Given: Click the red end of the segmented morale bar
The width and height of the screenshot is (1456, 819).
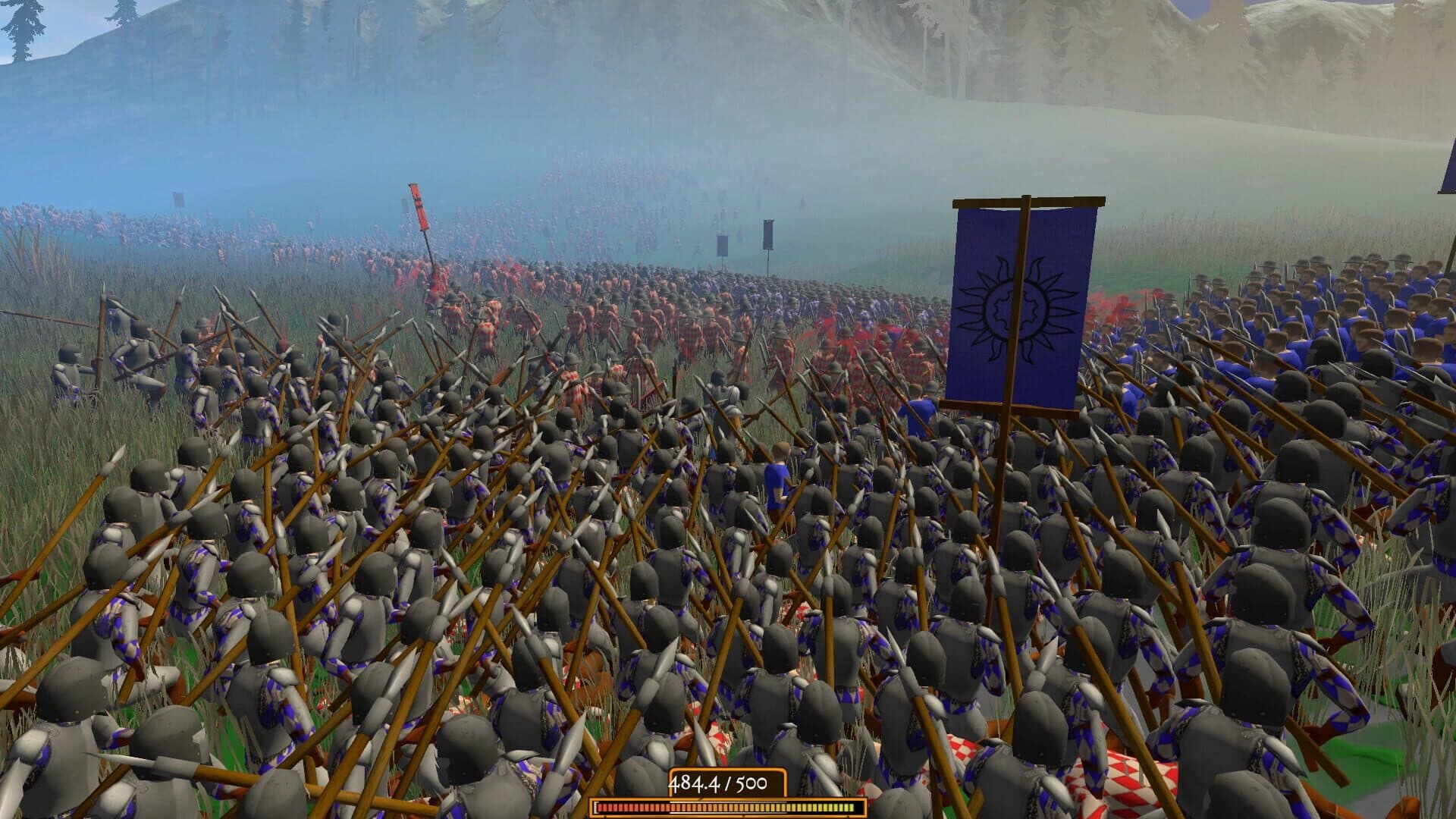Looking at the screenshot, I should coord(607,807).
